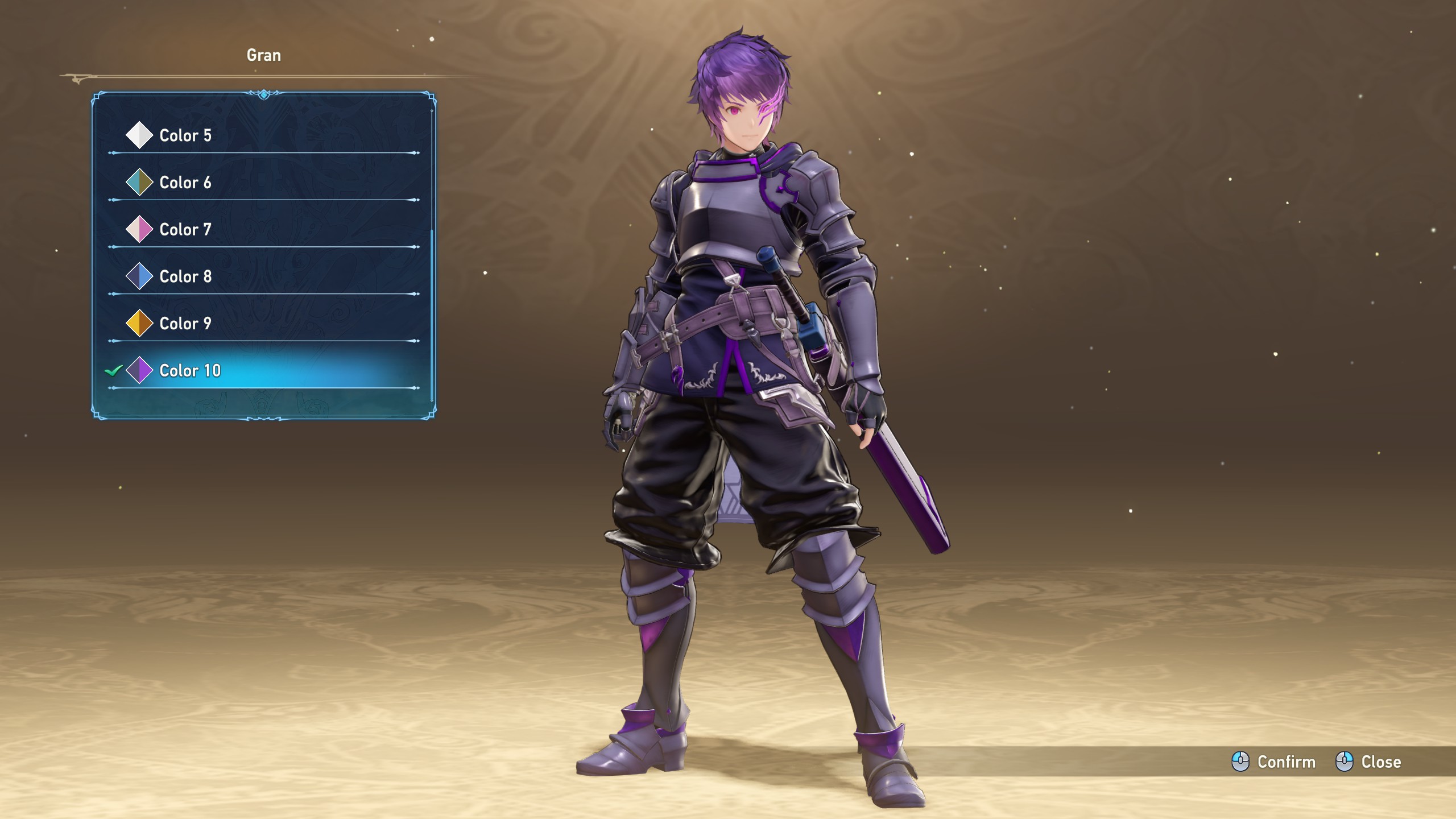Click the color list scrollbar
This screenshot has height=819, width=1456.
[432, 316]
